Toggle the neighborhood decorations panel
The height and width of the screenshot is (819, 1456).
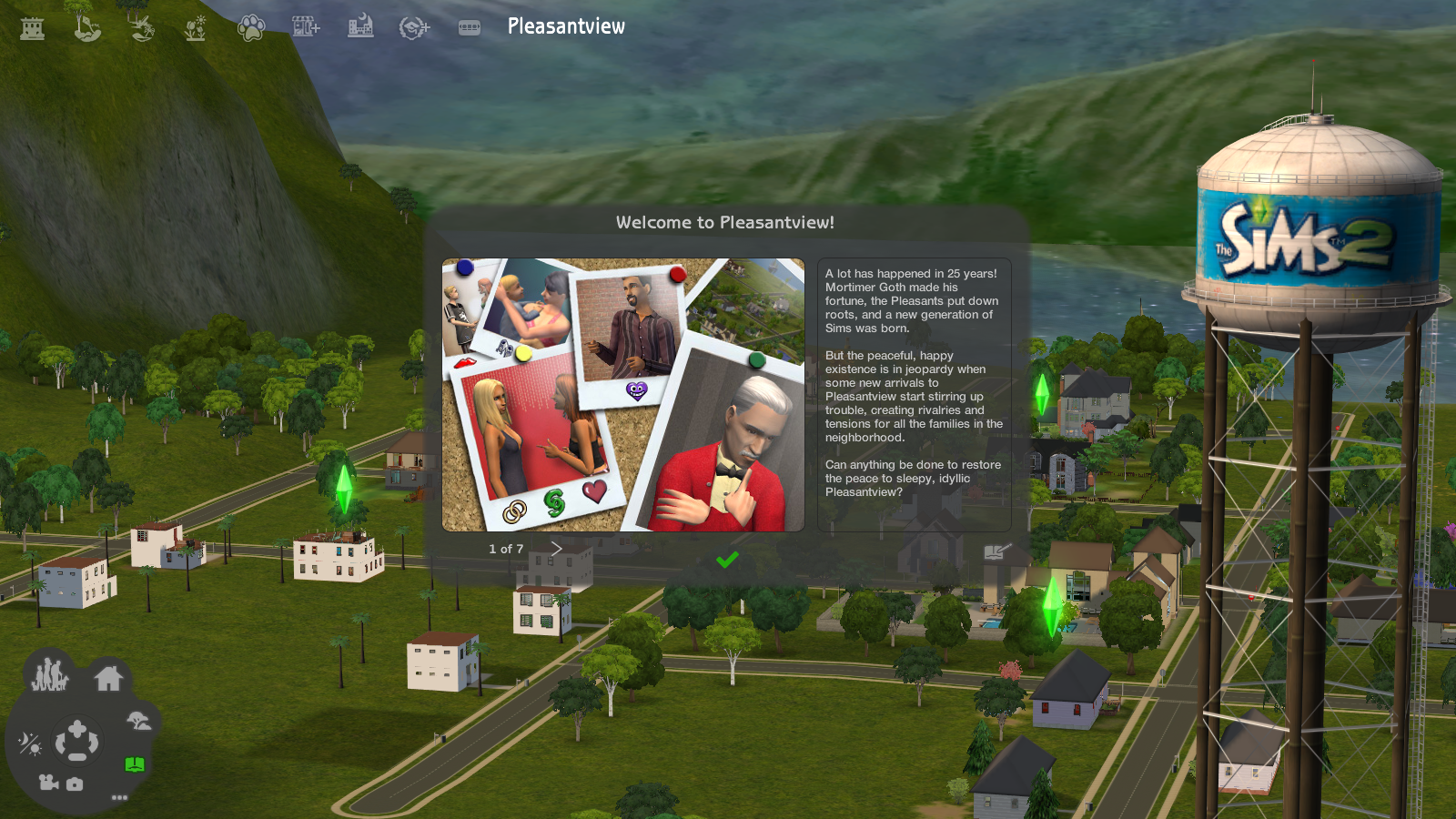pyautogui.click(x=138, y=722)
